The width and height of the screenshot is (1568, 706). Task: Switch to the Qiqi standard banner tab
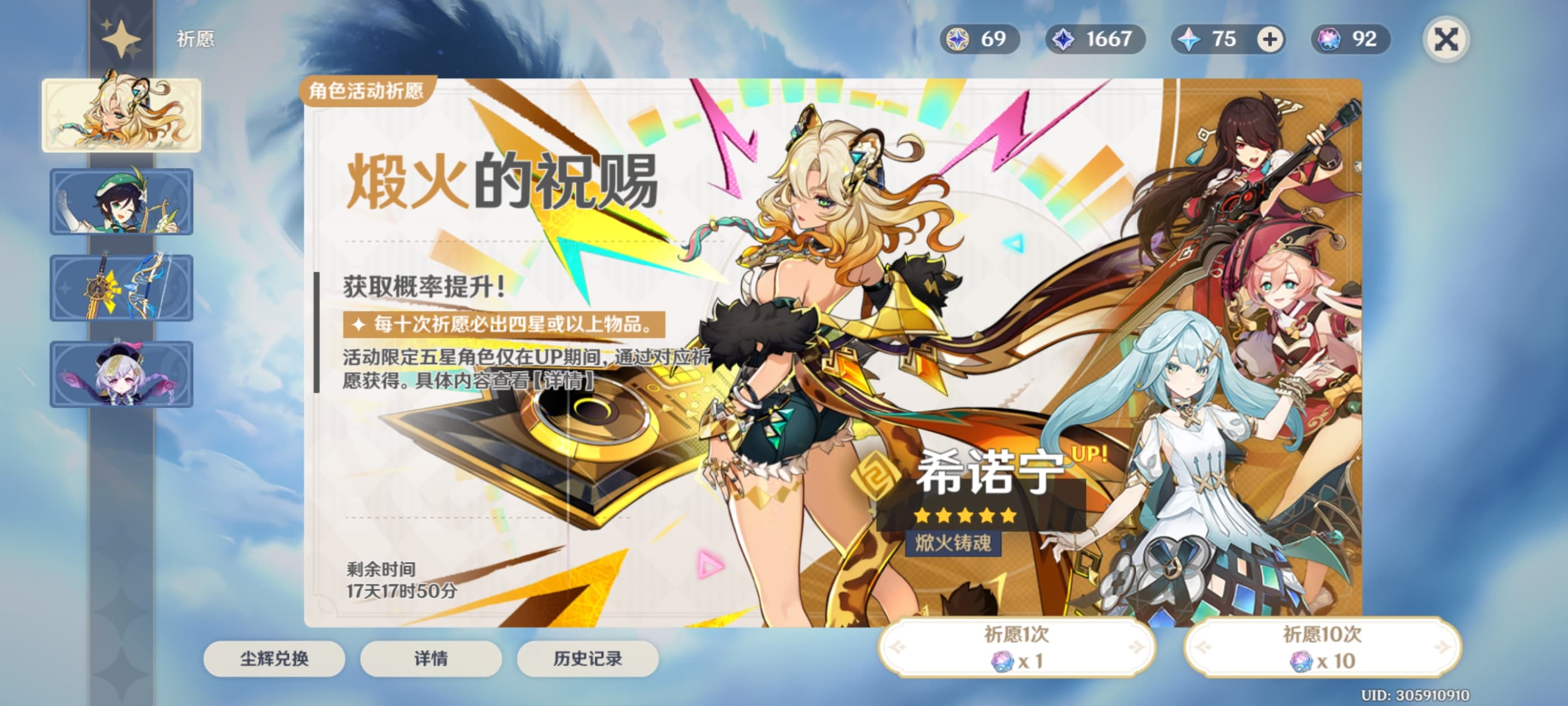pyautogui.click(x=121, y=373)
